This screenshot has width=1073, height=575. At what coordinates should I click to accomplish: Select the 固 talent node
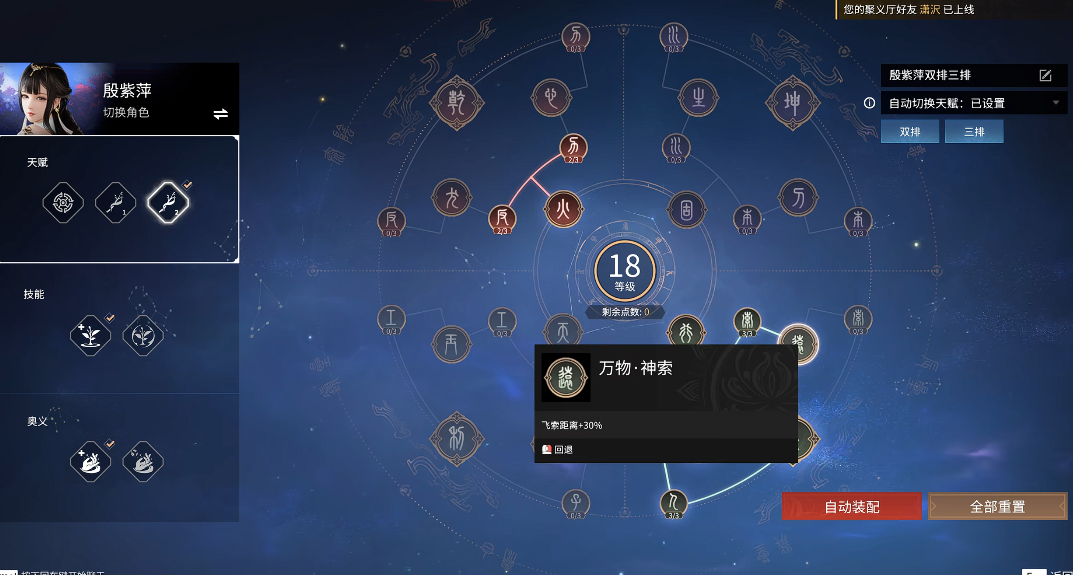click(687, 211)
